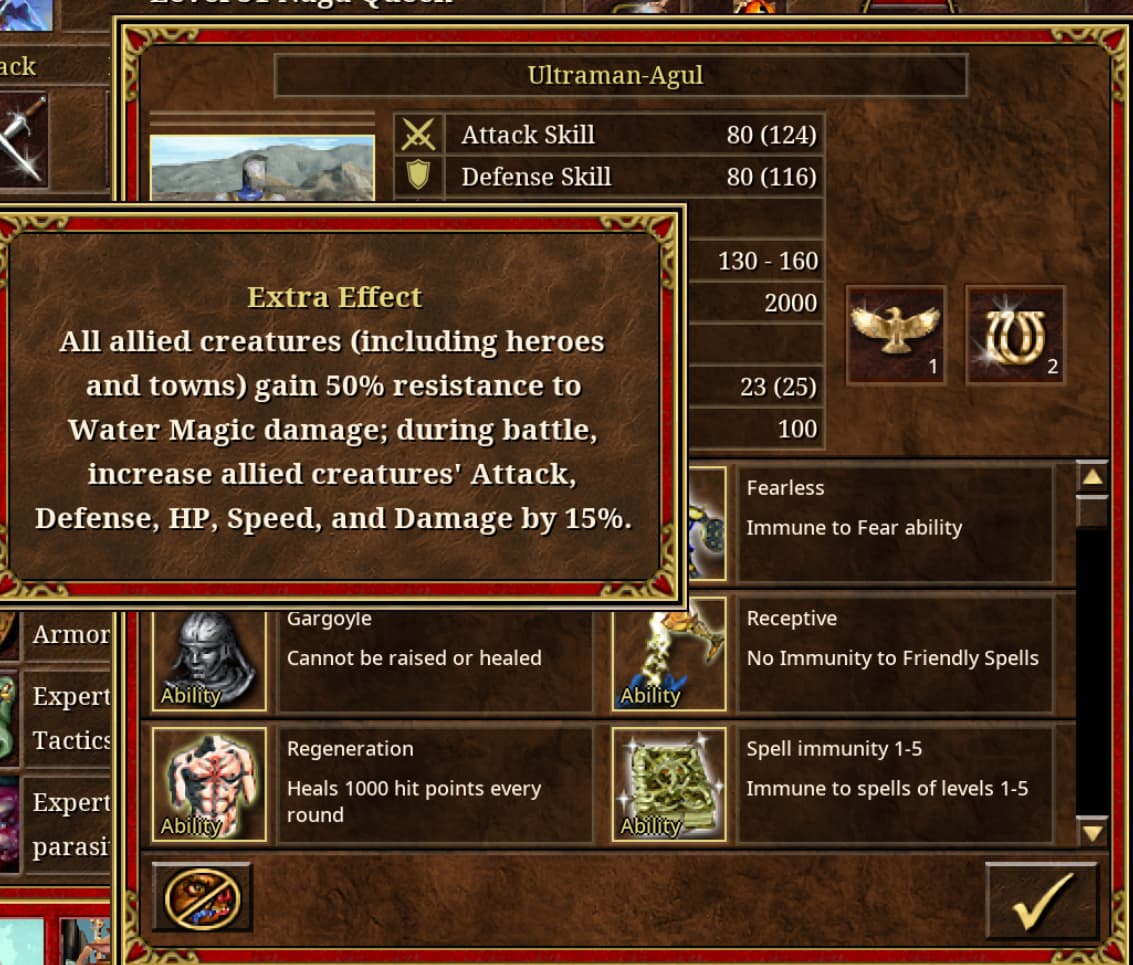
Task: Select the Regeneration ability icon
Action: 209,784
